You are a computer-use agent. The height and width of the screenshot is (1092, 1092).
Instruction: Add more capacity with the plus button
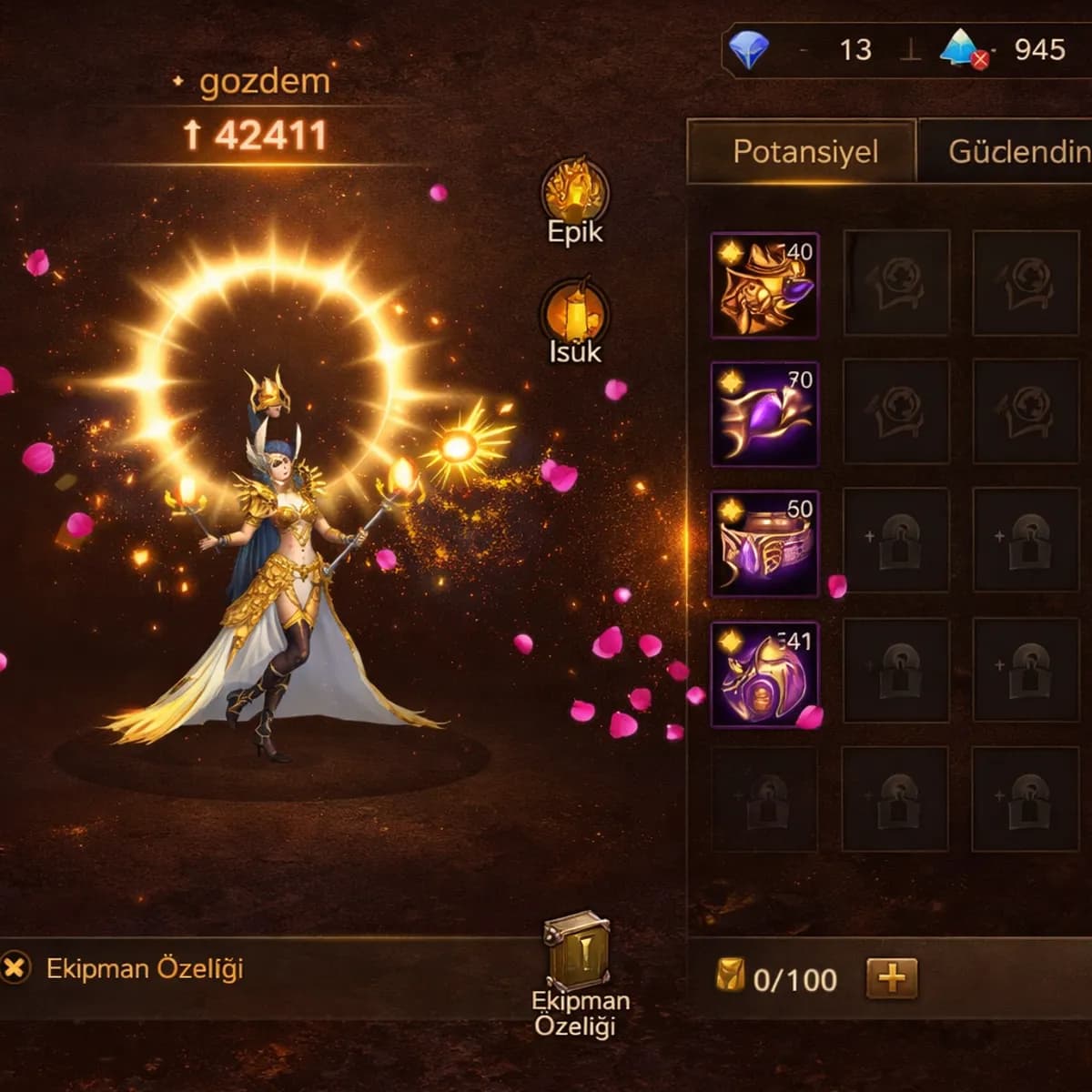coord(891,978)
